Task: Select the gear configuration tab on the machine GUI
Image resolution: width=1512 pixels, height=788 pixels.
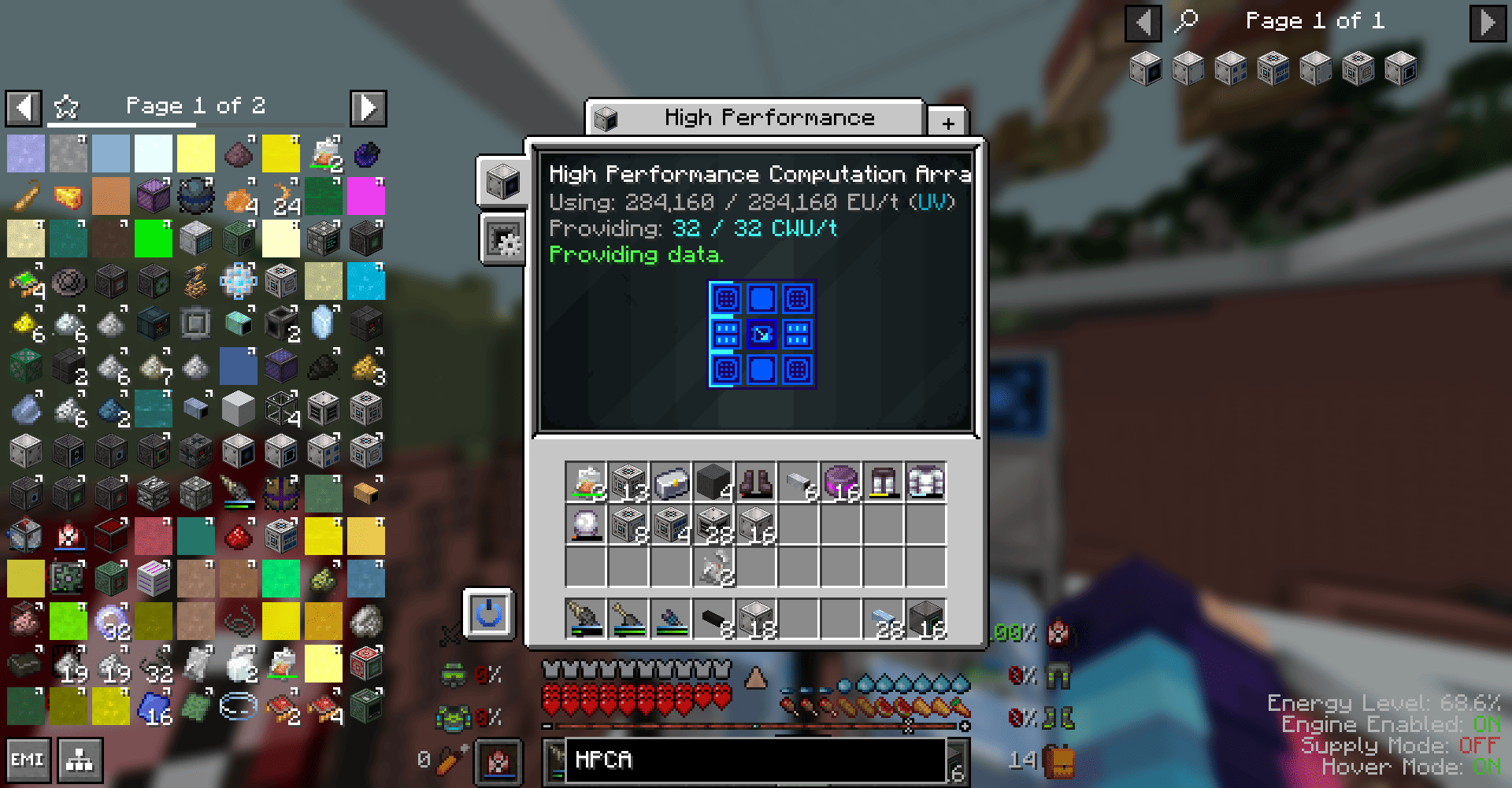Action: (x=502, y=239)
